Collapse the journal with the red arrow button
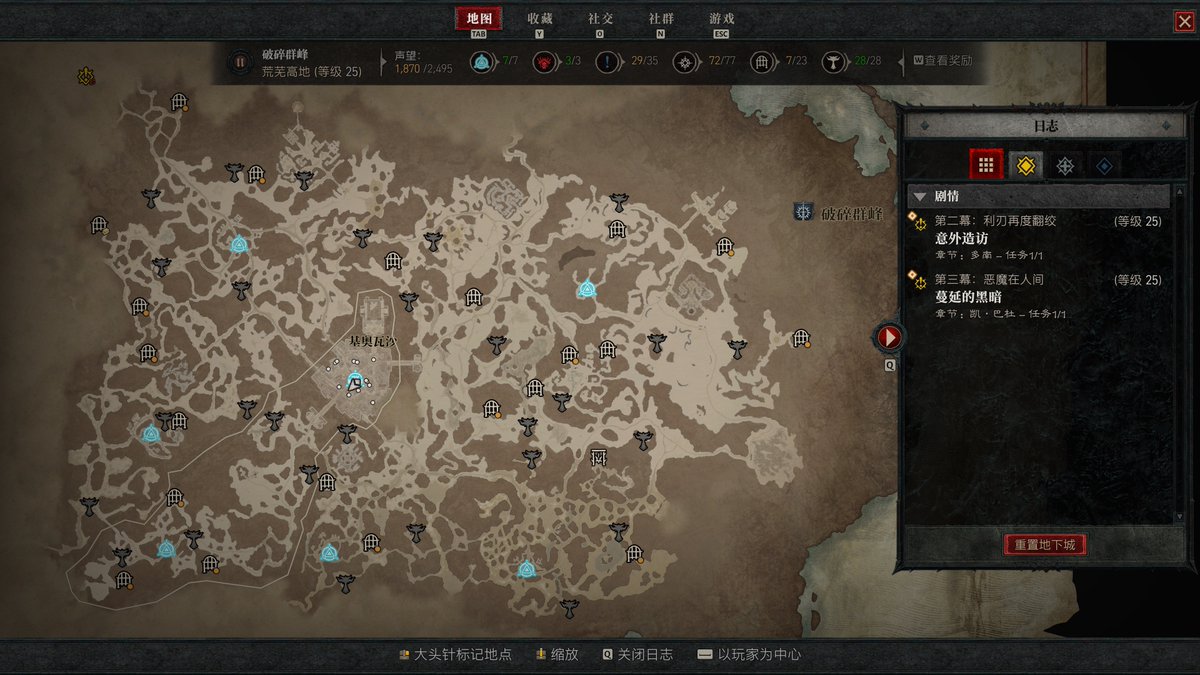This screenshot has width=1200, height=675. pyautogui.click(x=888, y=337)
